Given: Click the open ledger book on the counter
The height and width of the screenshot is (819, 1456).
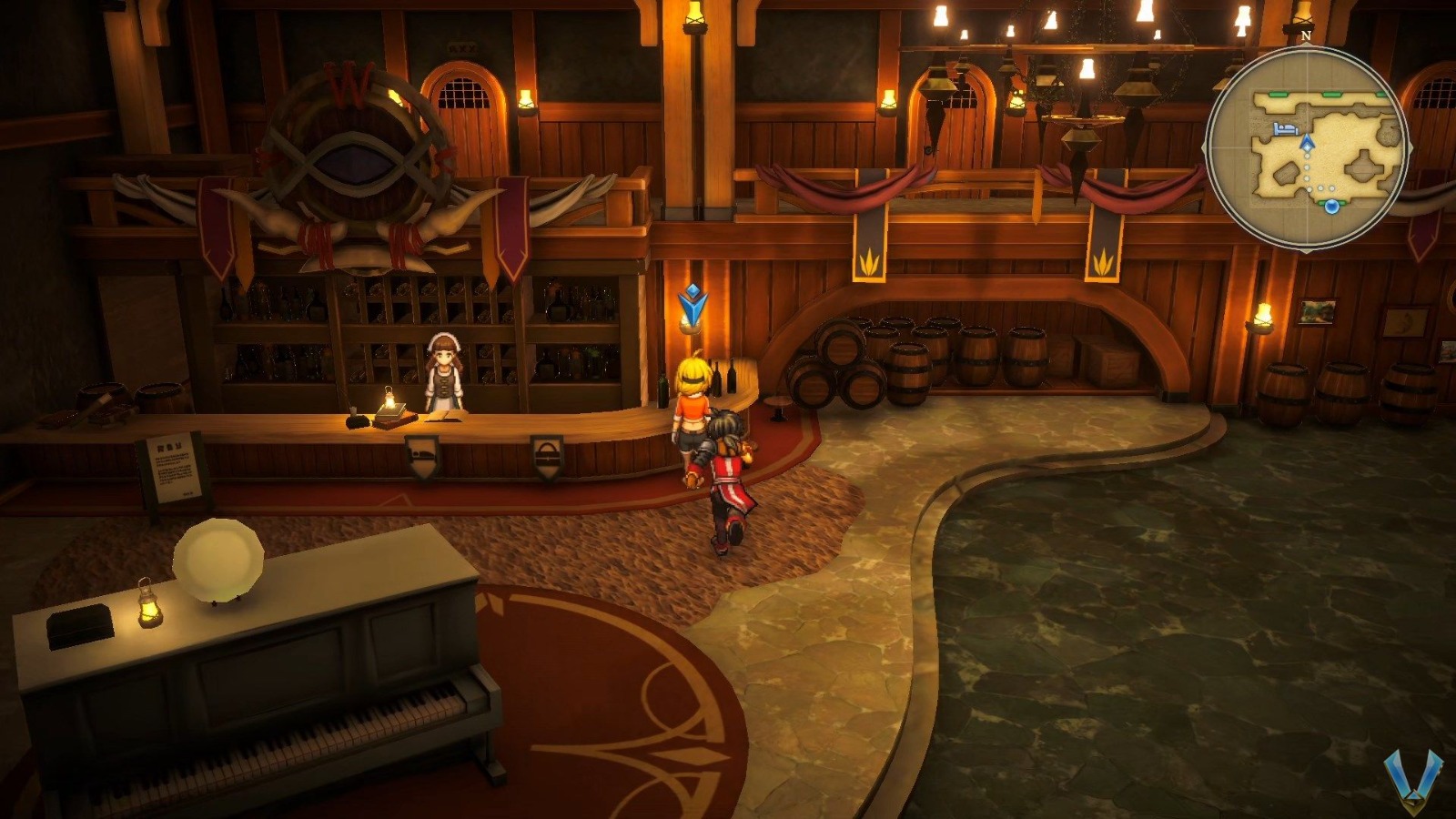Looking at the screenshot, I should pos(445,417).
